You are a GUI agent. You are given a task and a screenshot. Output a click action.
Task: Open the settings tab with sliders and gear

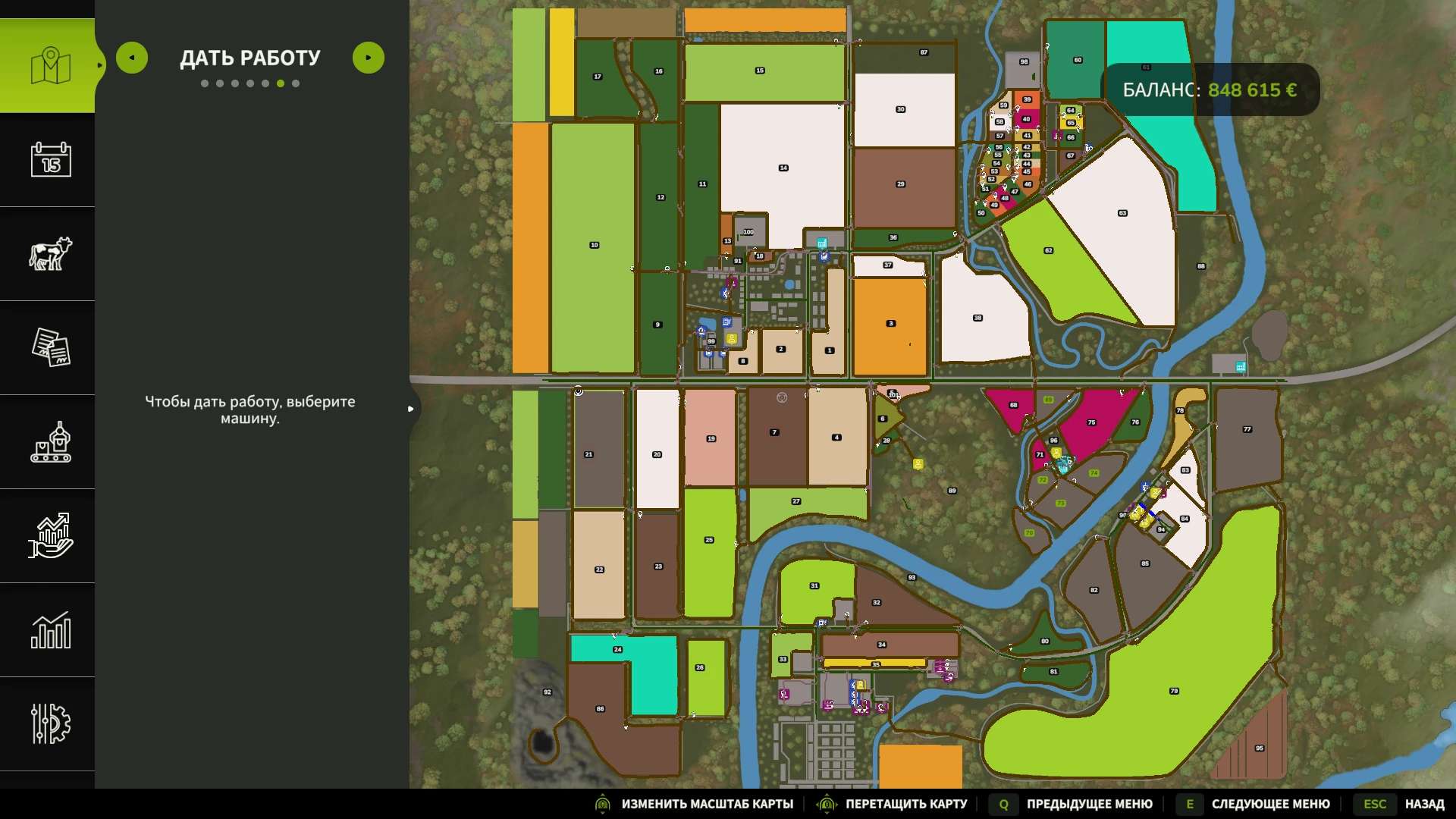click(50, 723)
